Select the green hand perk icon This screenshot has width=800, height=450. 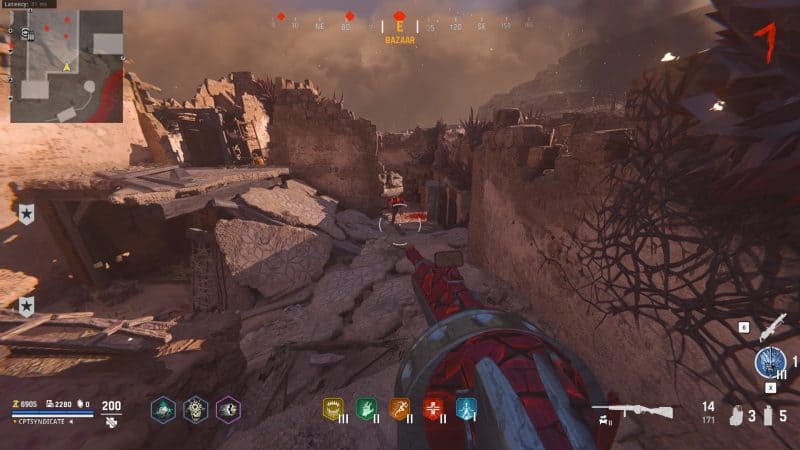pyautogui.click(x=366, y=408)
